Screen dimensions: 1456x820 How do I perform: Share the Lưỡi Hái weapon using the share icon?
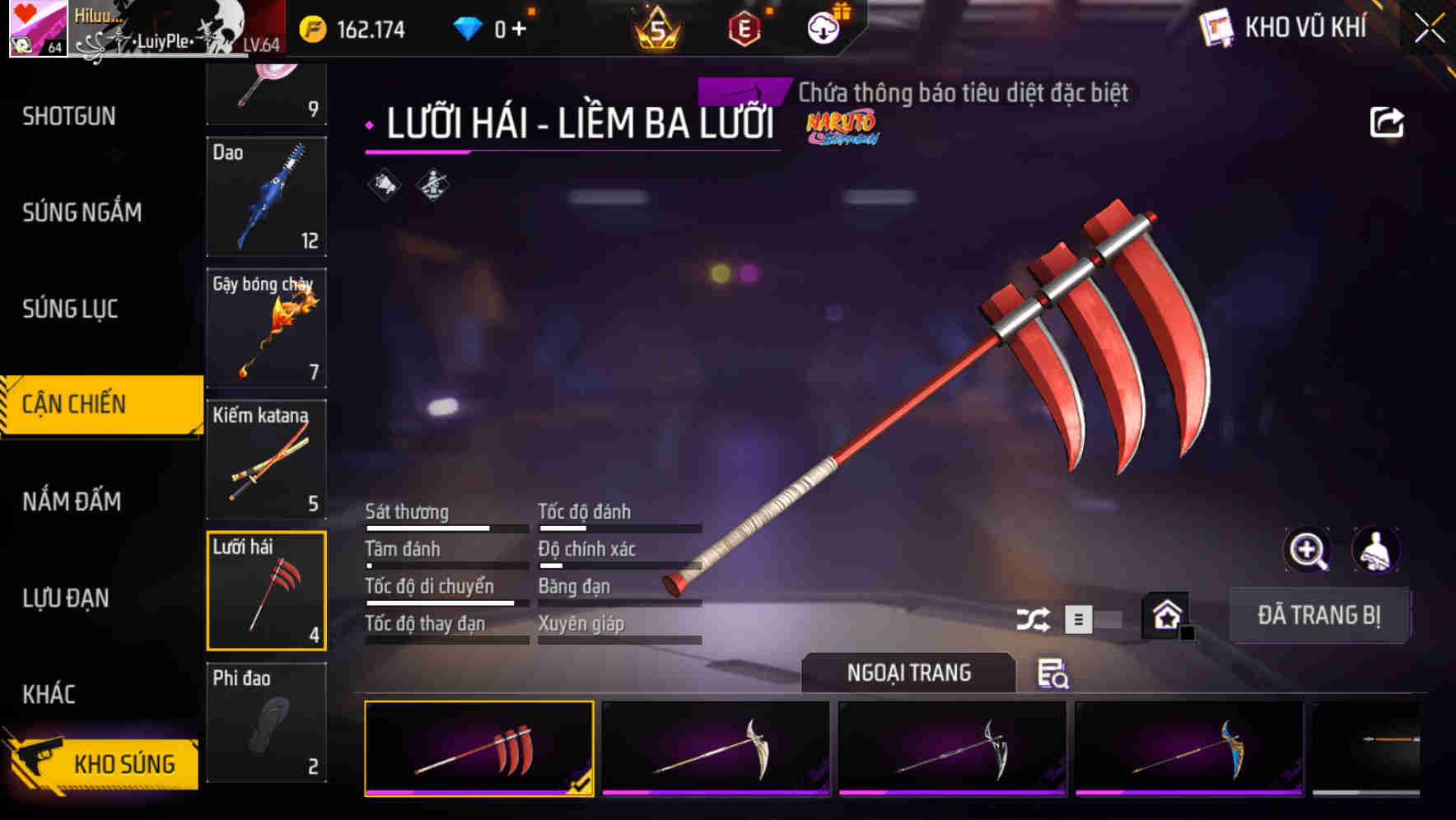(x=1388, y=121)
